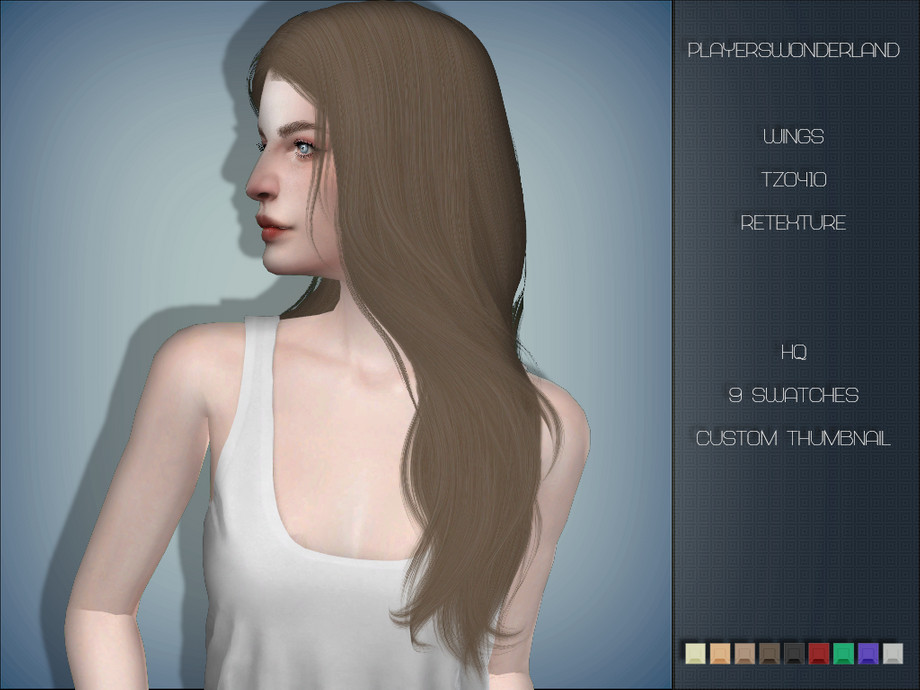The height and width of the screenshot is (690, 920).
Task: Select the dark brown hair swatch
Action: click(x=769, y=653)
